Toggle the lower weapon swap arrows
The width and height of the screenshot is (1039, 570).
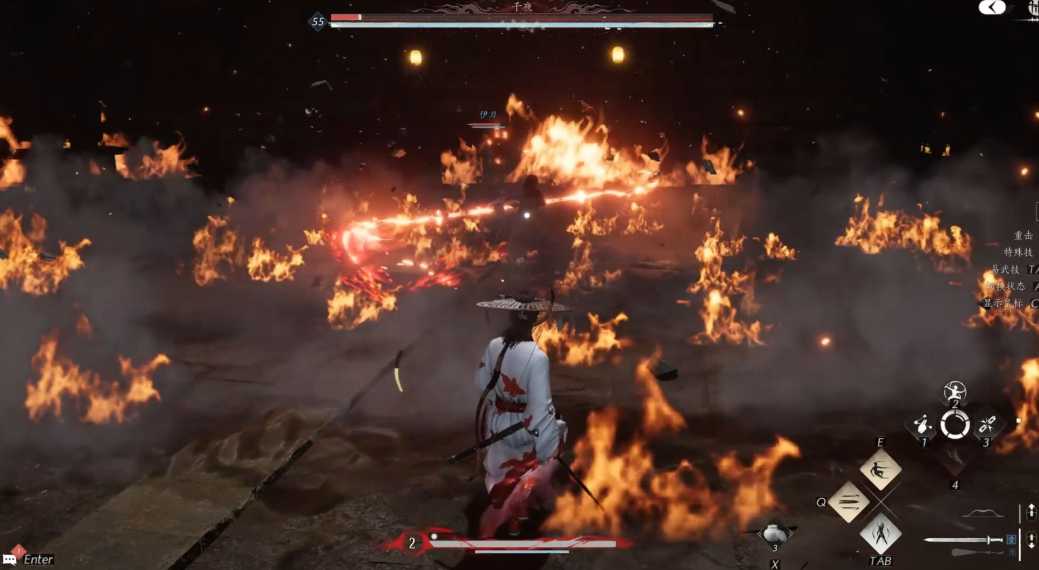pos(1031,541)
